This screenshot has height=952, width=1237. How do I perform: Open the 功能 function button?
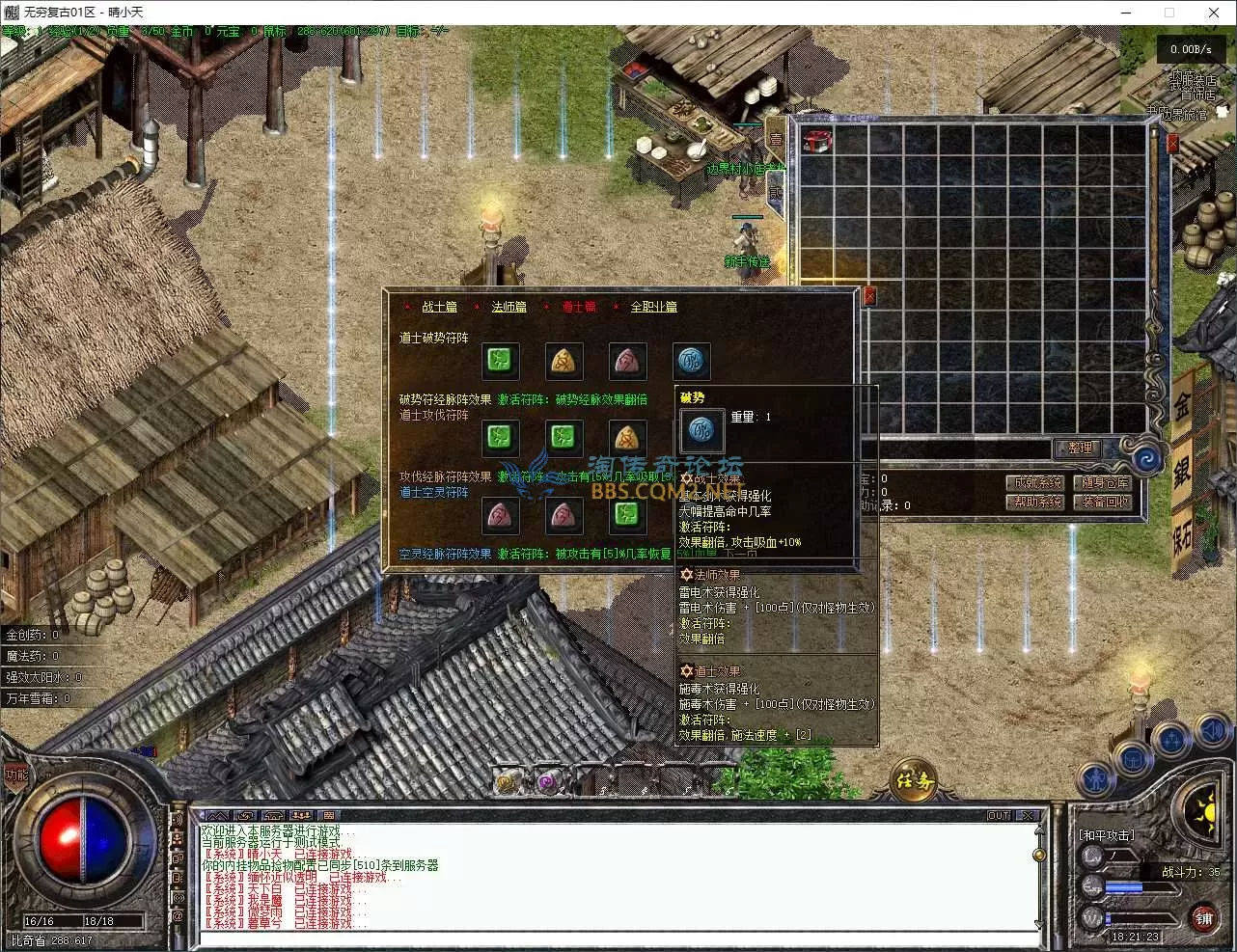(16, 775)
